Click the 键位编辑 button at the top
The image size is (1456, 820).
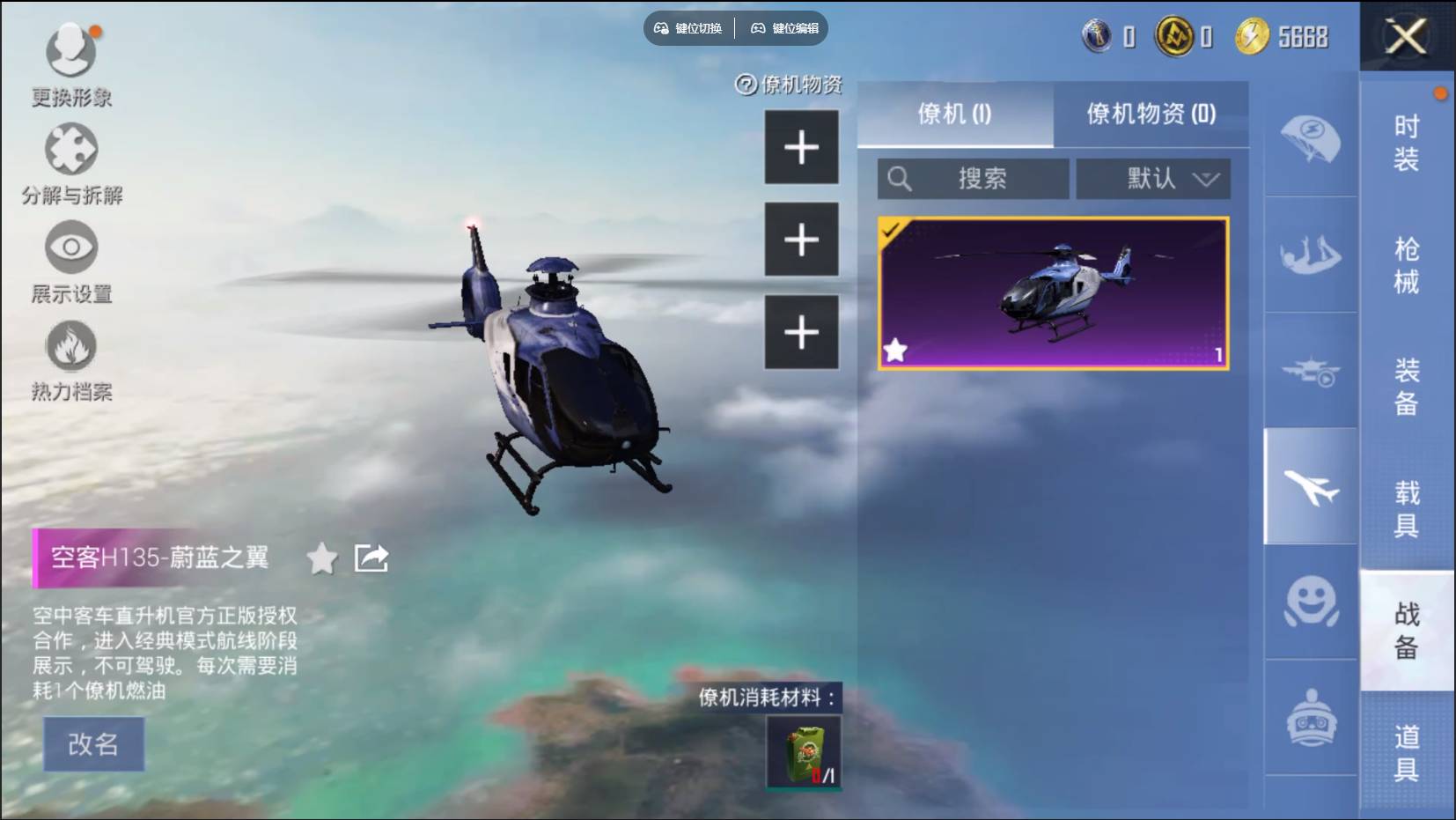click(x=783, y=28)
